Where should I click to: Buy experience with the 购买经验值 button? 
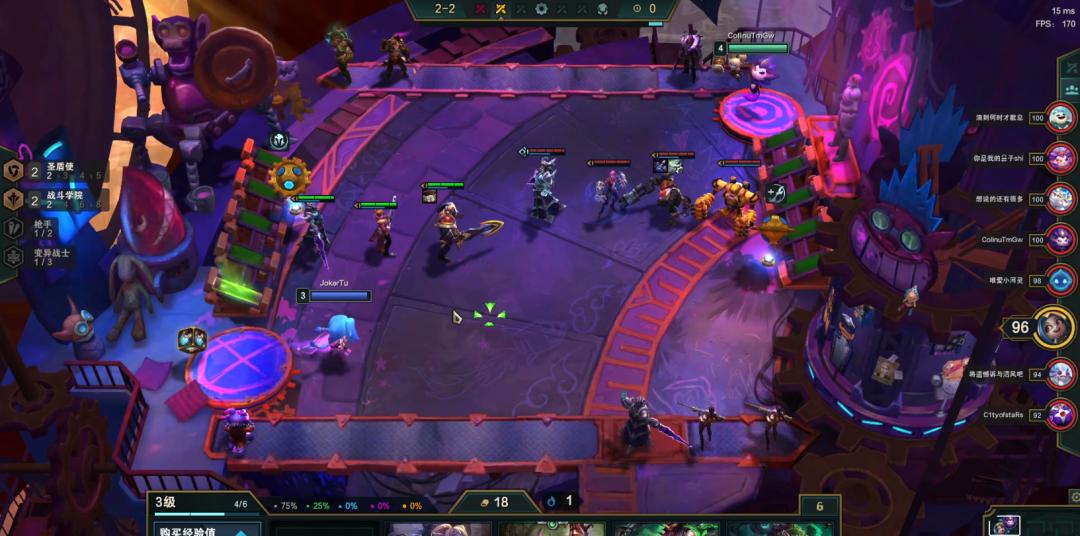click(205, 530)
